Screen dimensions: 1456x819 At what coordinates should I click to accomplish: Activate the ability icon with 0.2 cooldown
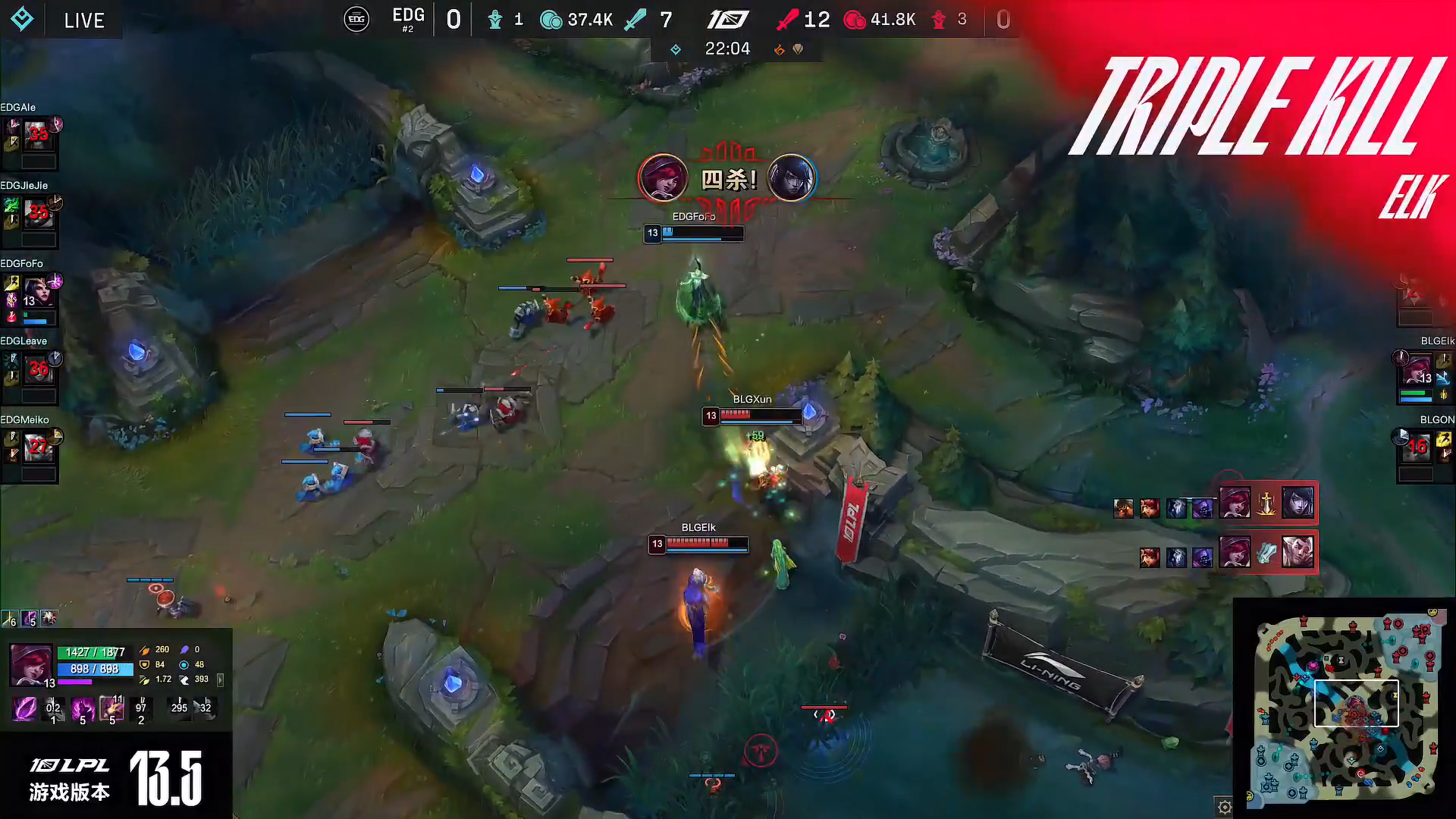point(53,709)
